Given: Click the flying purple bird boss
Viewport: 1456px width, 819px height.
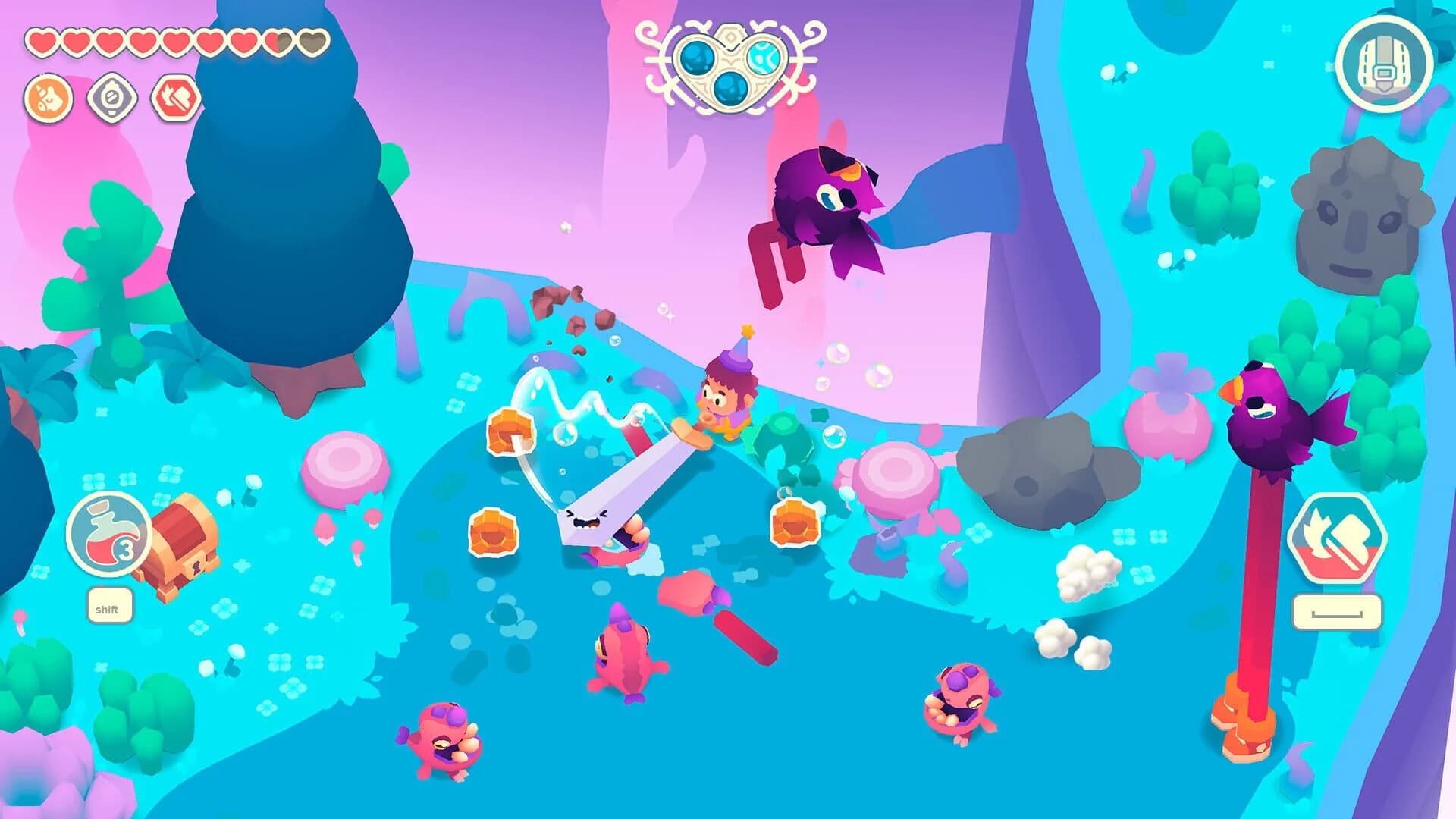Looking at the screenshot, I should click(827, 197).
